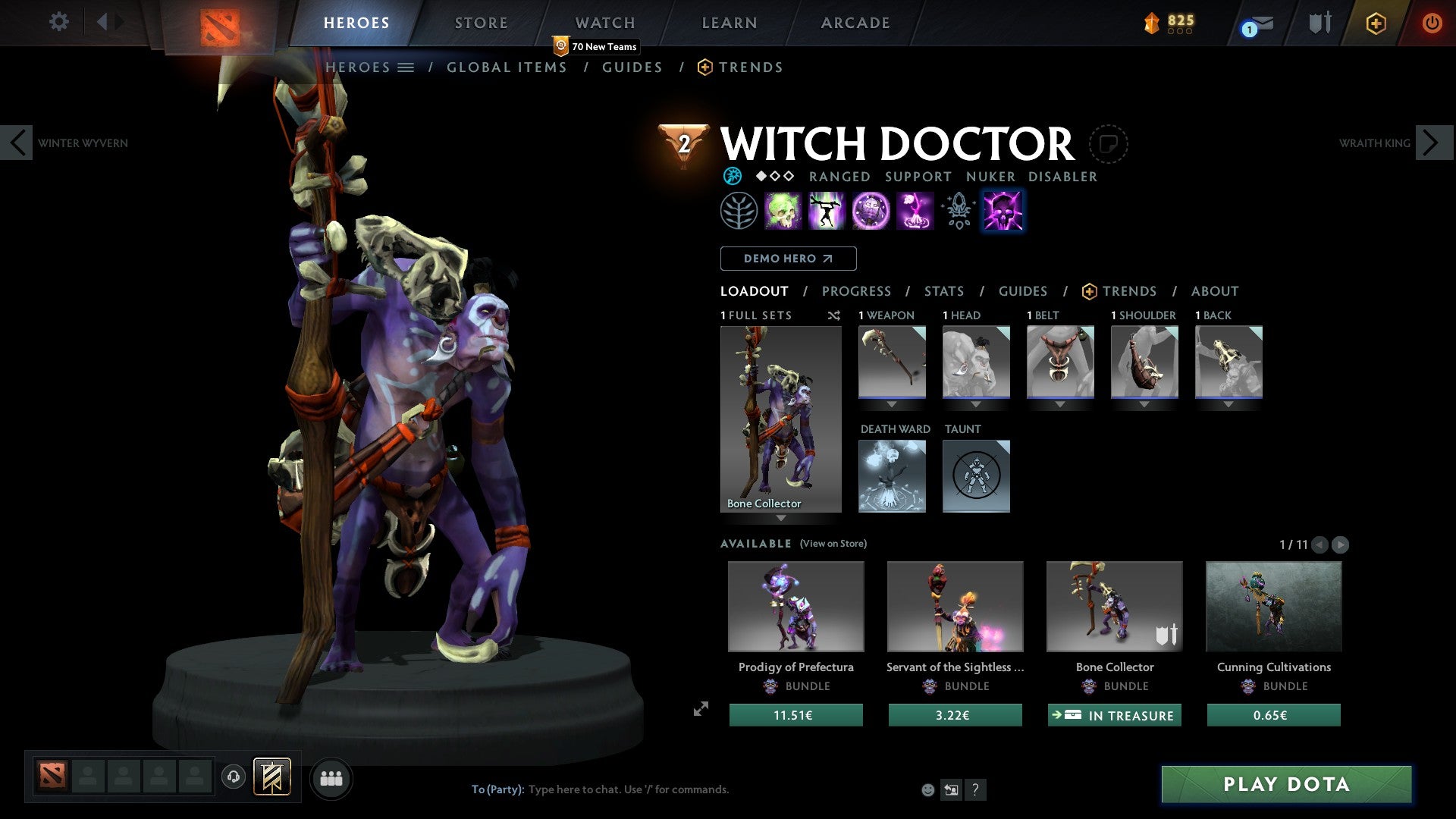
Task: Open the Arcade menu
Action: click(x=855, y=23)
